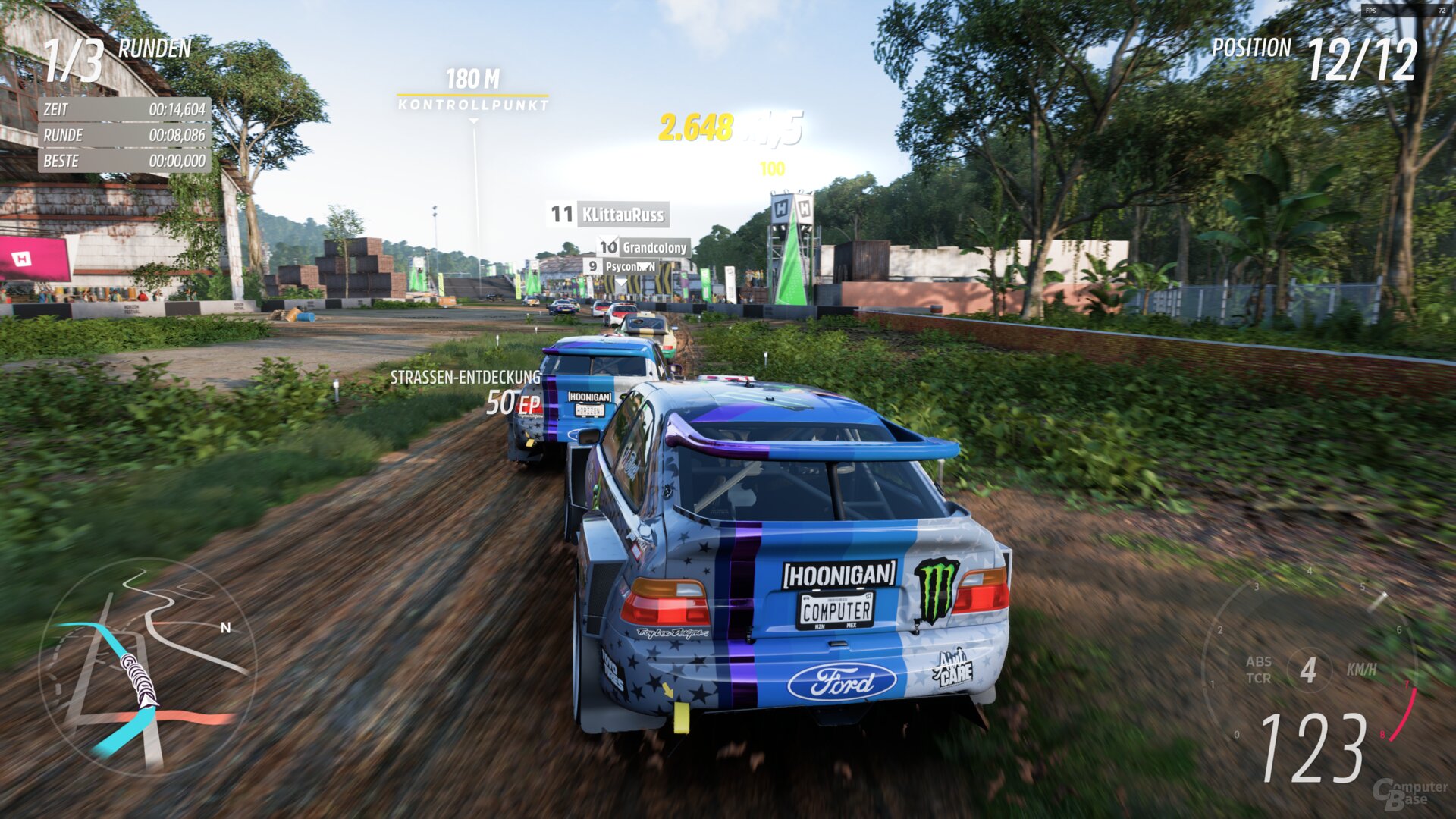Click the Psyconi nameplate ranked 9
Screen dimensions: 1456x819
coord(629,267)
